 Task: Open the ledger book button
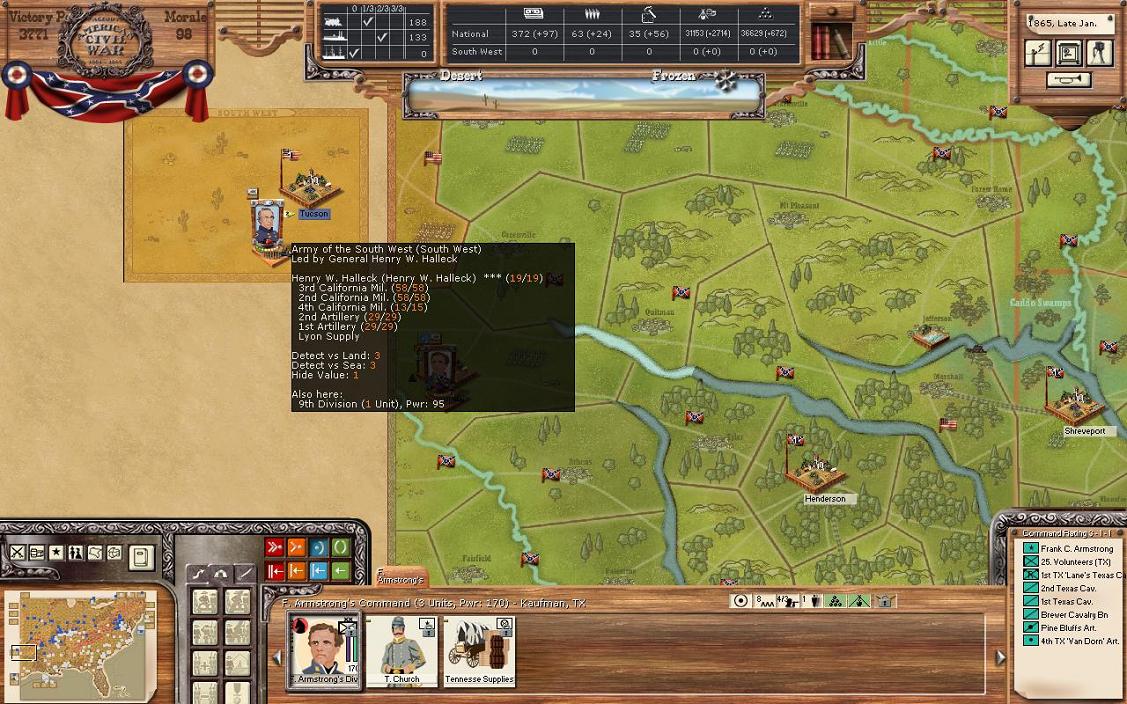[141, 556]
